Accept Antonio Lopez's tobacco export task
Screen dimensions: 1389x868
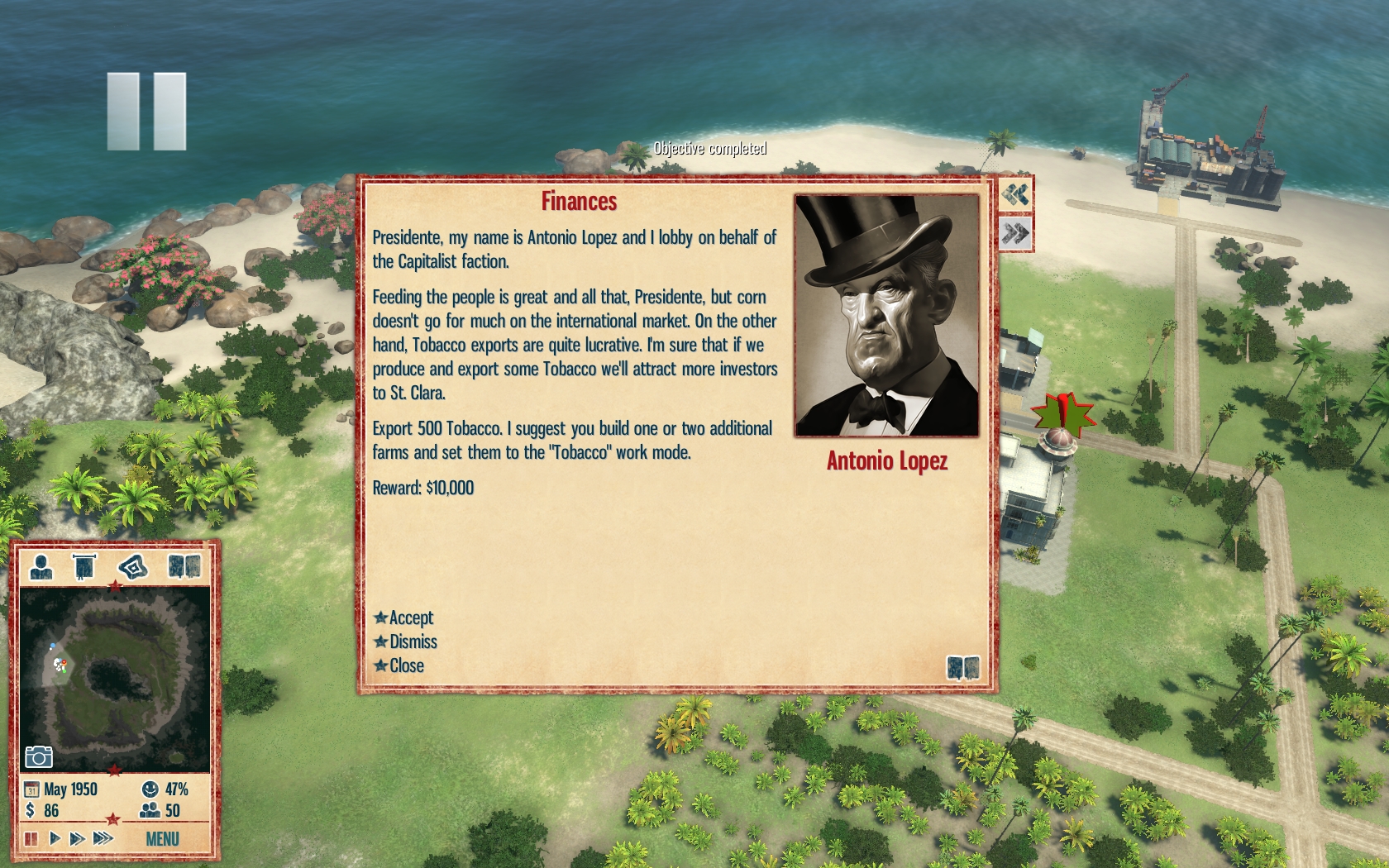410,618
